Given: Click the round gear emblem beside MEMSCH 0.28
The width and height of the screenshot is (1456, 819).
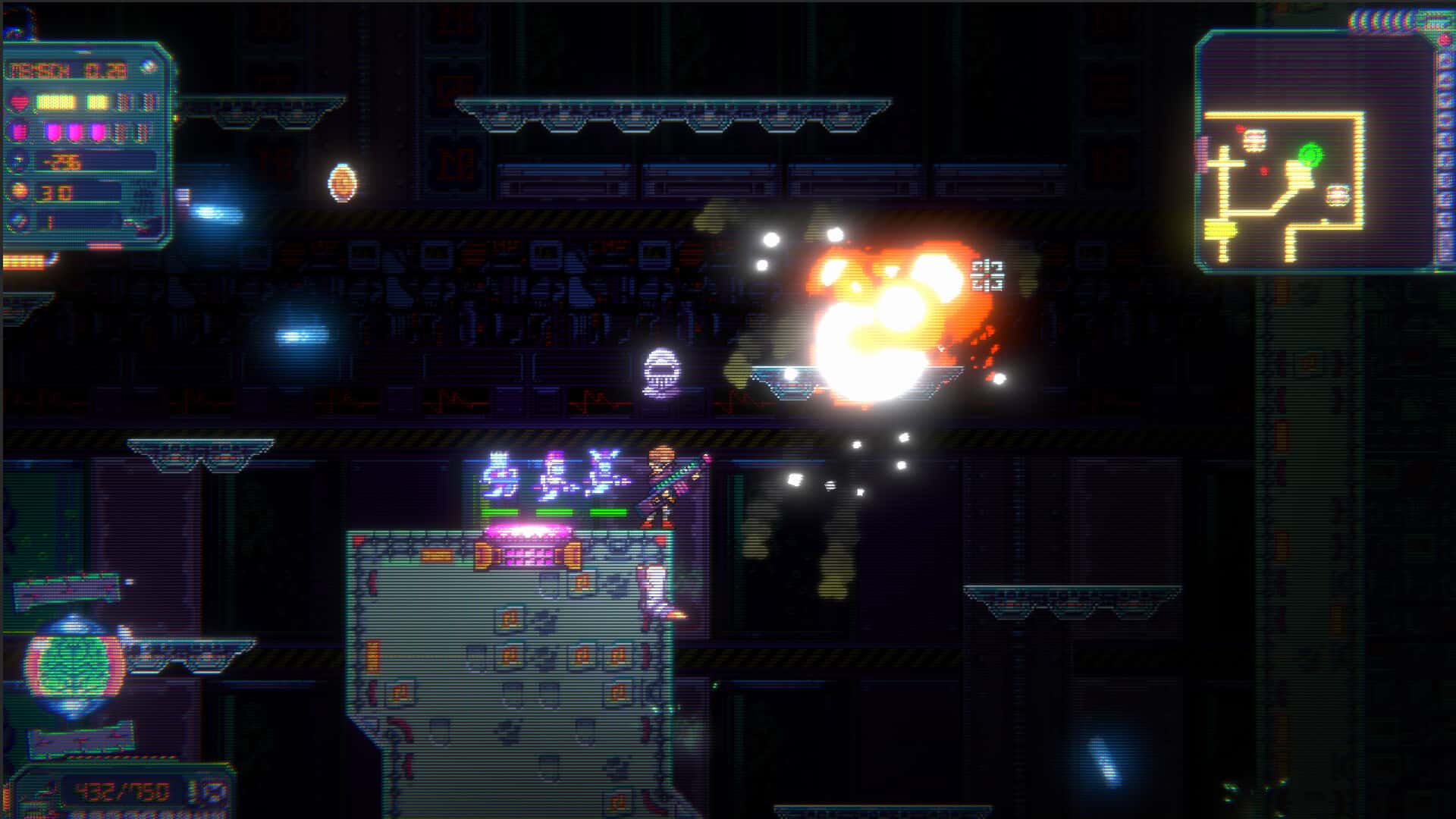Looking at the screenshot, I should pyautogui.click(x=149, y=65).
